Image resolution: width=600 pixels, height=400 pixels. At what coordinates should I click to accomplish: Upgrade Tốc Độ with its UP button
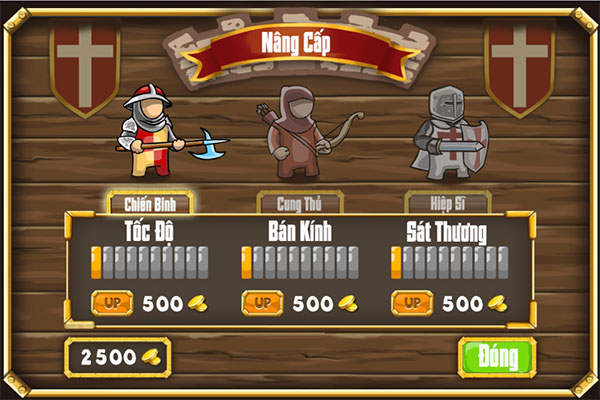click(112, 302)
